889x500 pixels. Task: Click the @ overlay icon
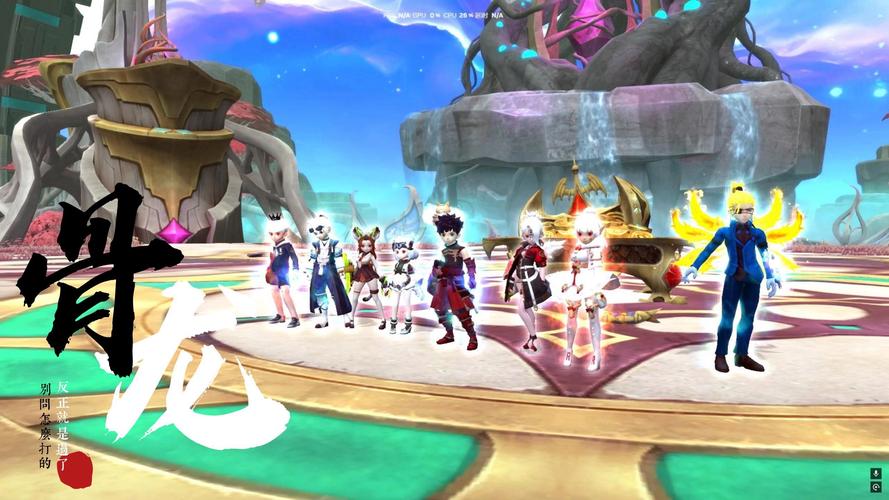coord(876,487)
